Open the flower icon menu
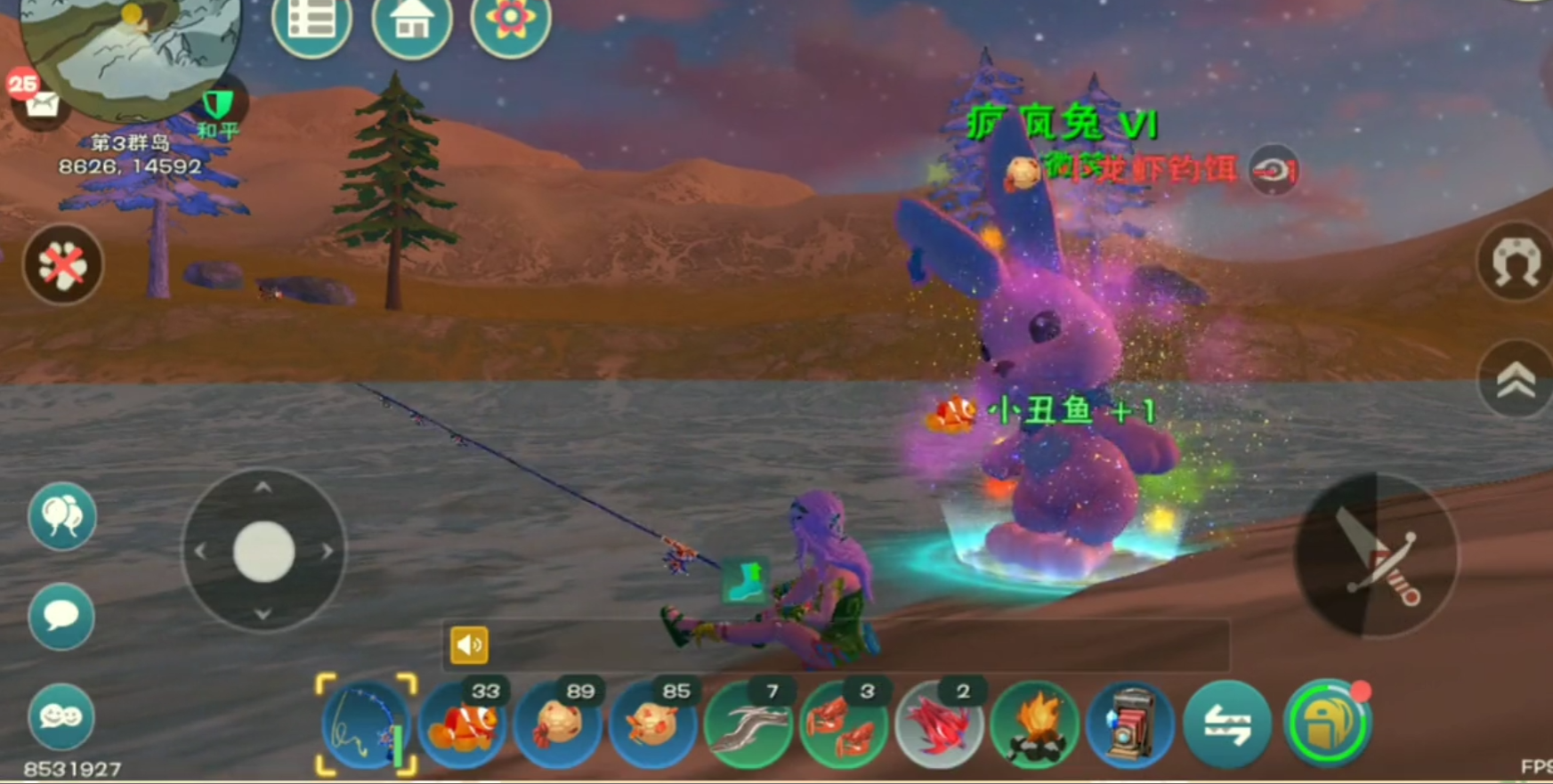This screenshot has height=784, width=1553. (510, 22)
